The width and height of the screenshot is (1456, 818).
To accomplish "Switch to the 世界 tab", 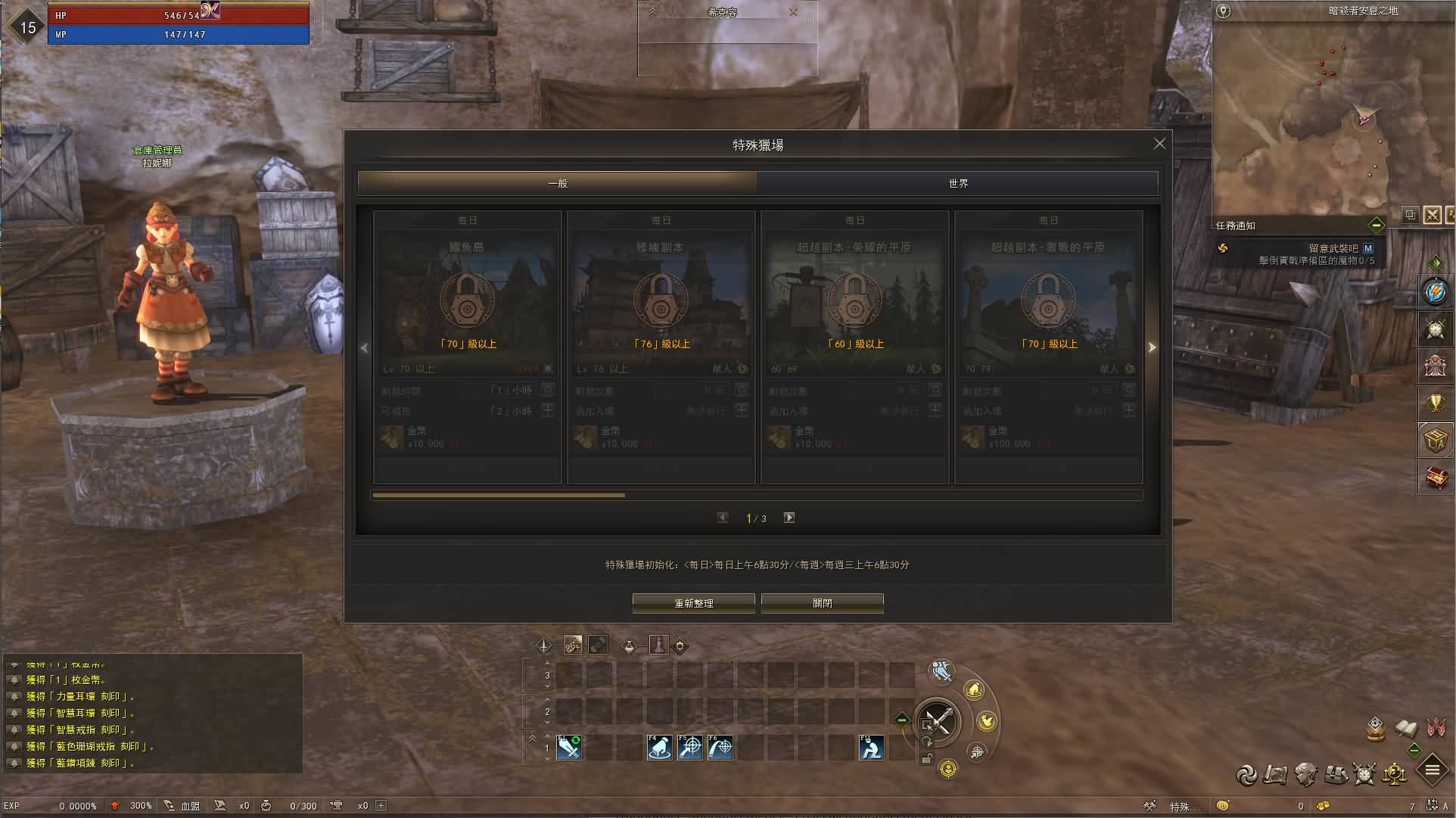I will 957,183.
